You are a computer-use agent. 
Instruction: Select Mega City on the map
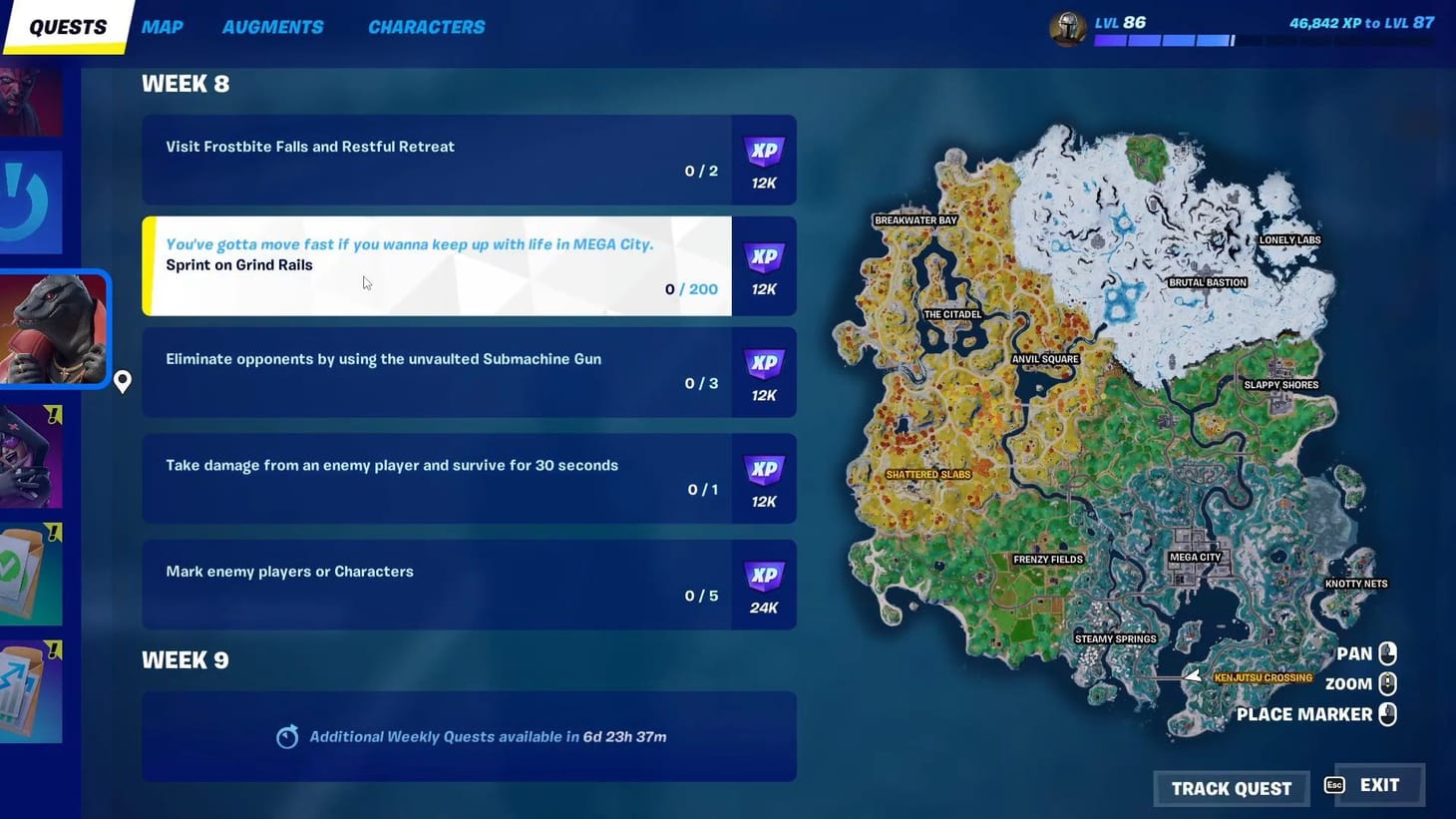coord(1196,559)
